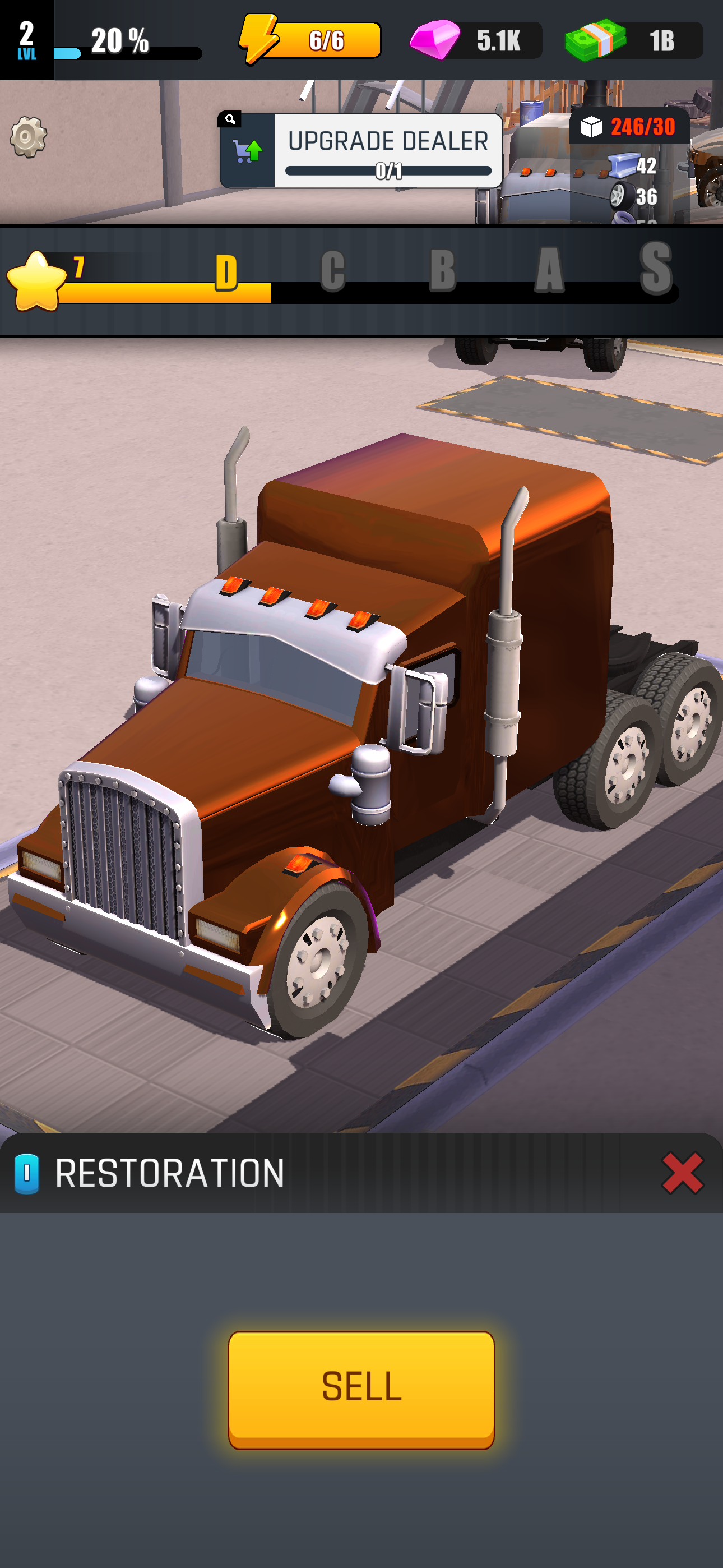Click the magnifier icon above the cart

coord(229,119)
